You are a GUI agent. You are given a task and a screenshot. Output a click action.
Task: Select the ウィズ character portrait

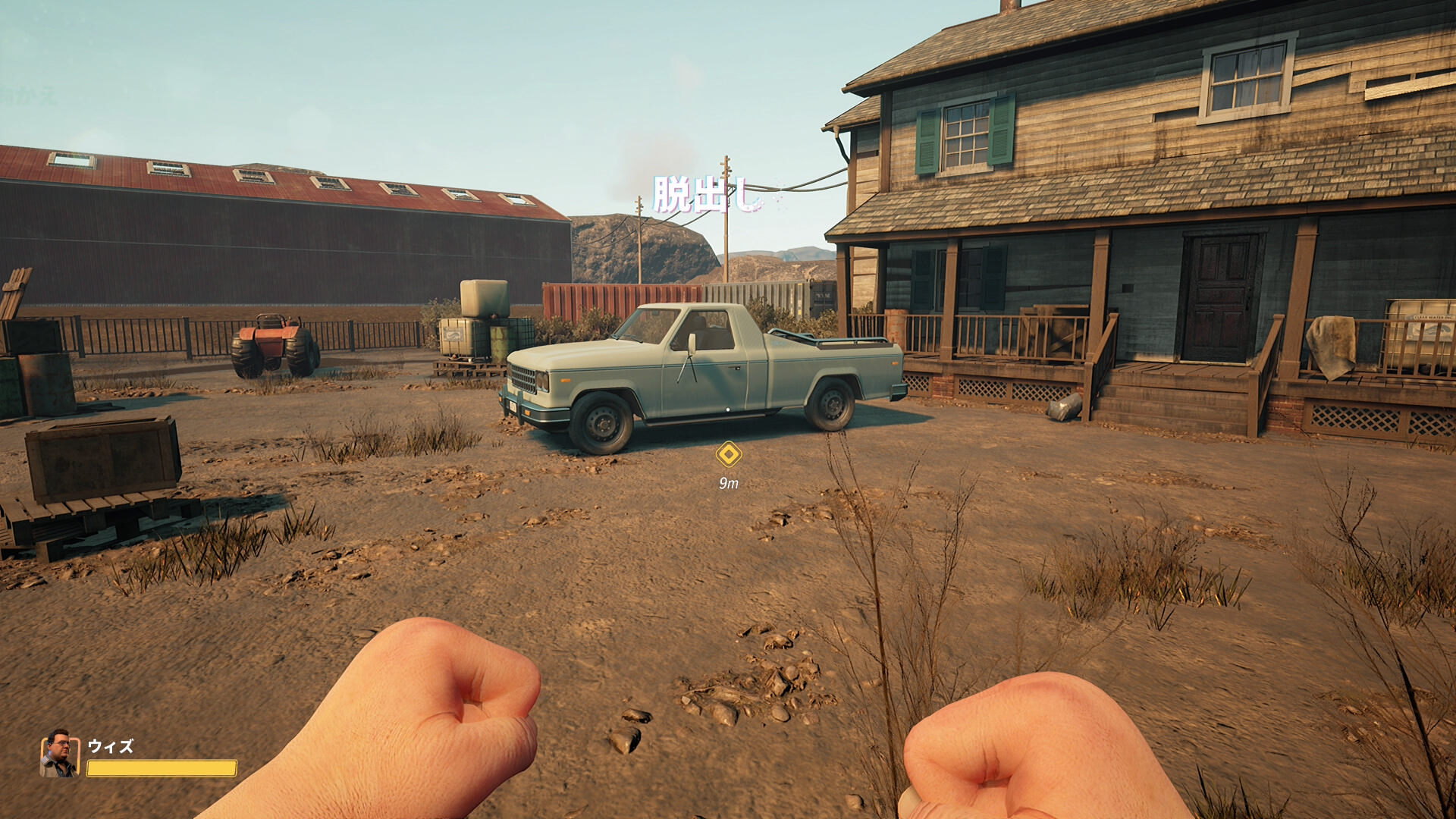click(x=59, y=754)
